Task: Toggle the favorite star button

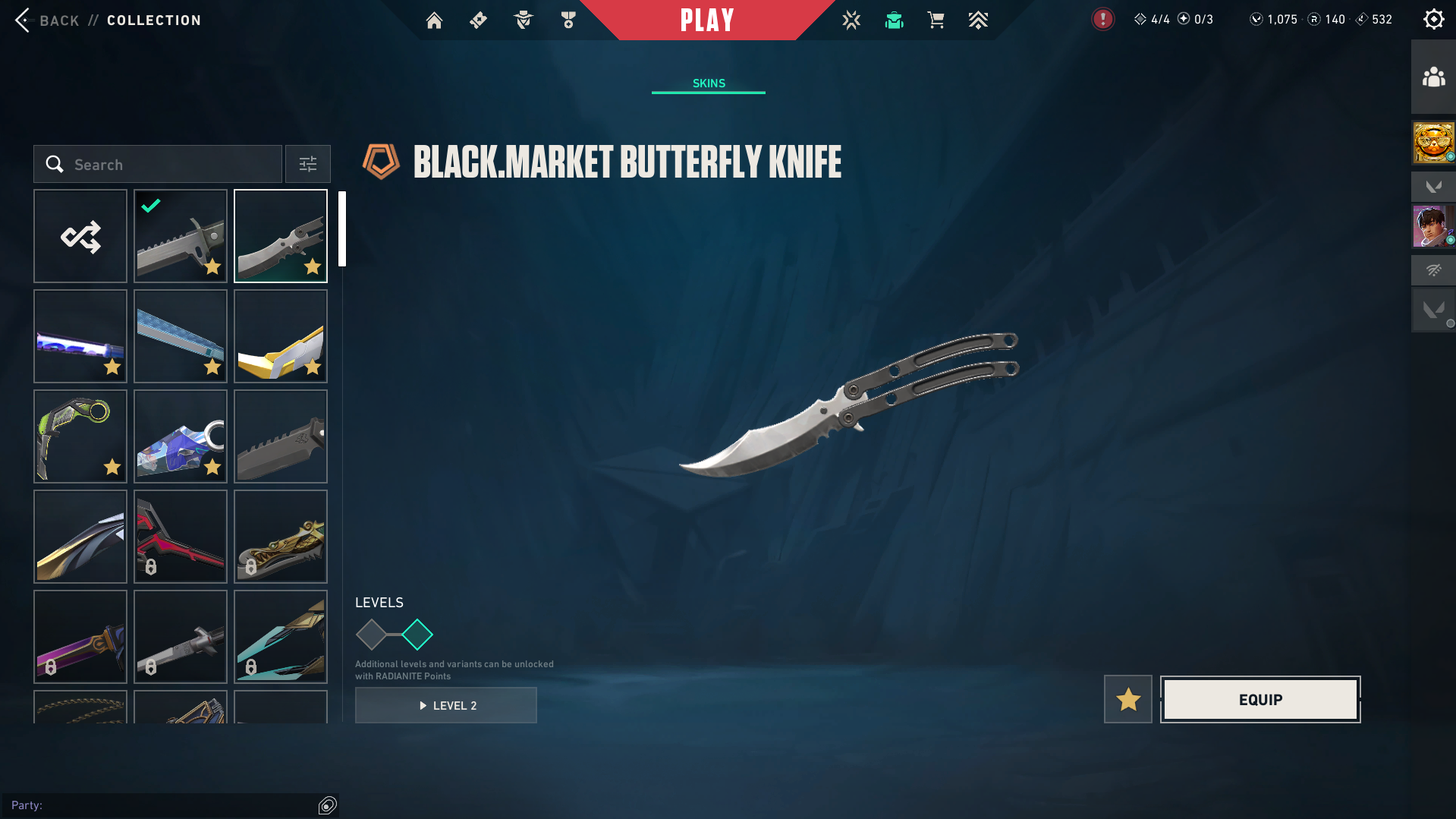Action: tap(1128, 700)
